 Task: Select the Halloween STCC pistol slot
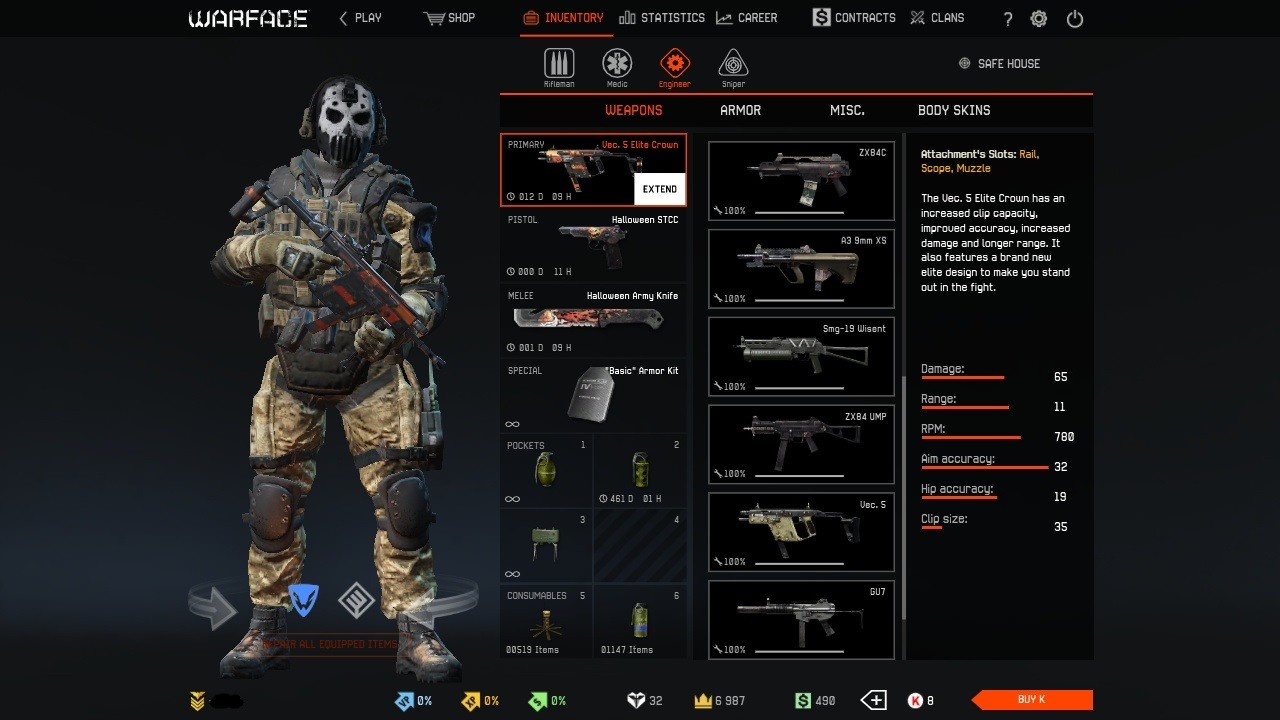click(593, 246)
